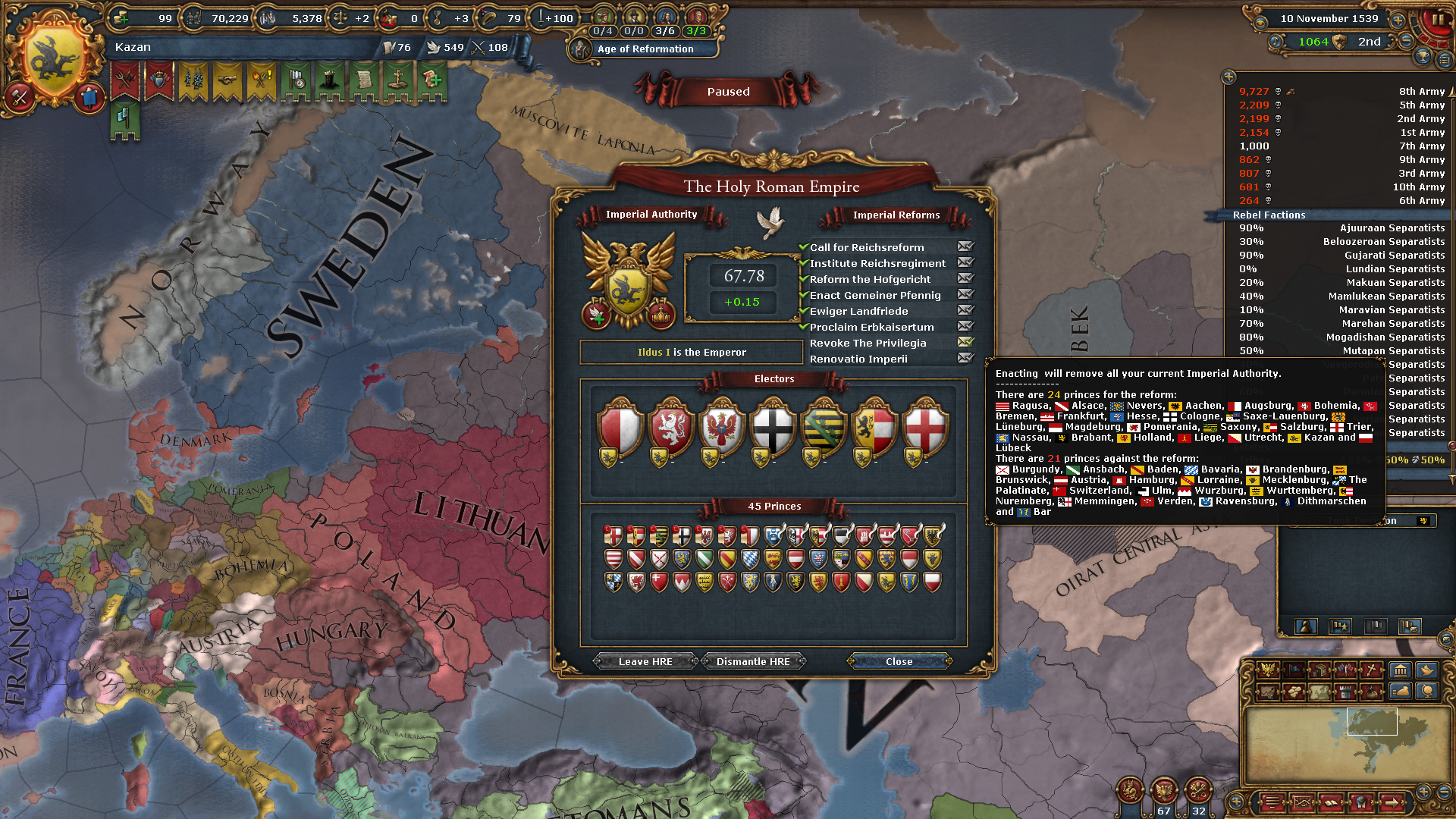Click the minimap zoom-out minus control
Viewport: 1456px width, 819px height.
coord(1443,792)
